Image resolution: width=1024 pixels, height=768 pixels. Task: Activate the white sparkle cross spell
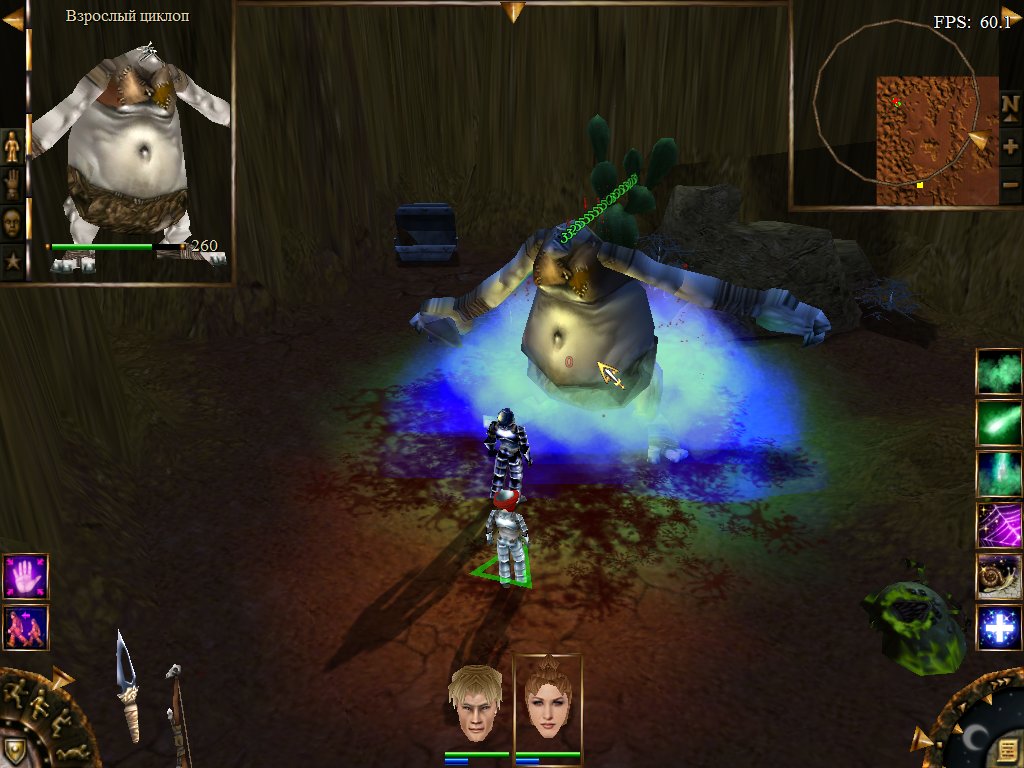click(x=999, y=629)
